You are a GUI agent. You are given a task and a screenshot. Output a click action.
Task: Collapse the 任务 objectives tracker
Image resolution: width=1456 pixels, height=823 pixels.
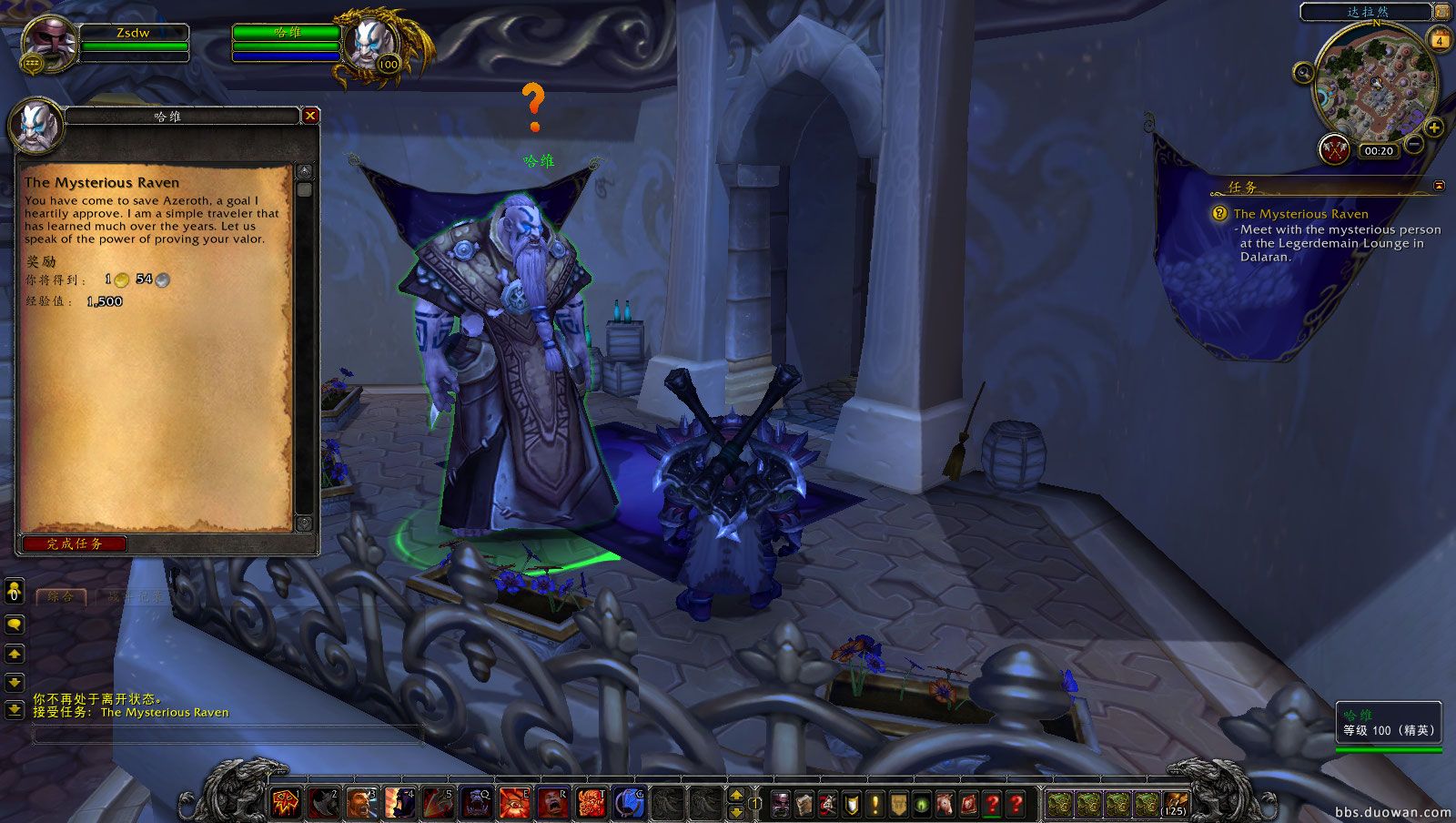[1439, 186]
